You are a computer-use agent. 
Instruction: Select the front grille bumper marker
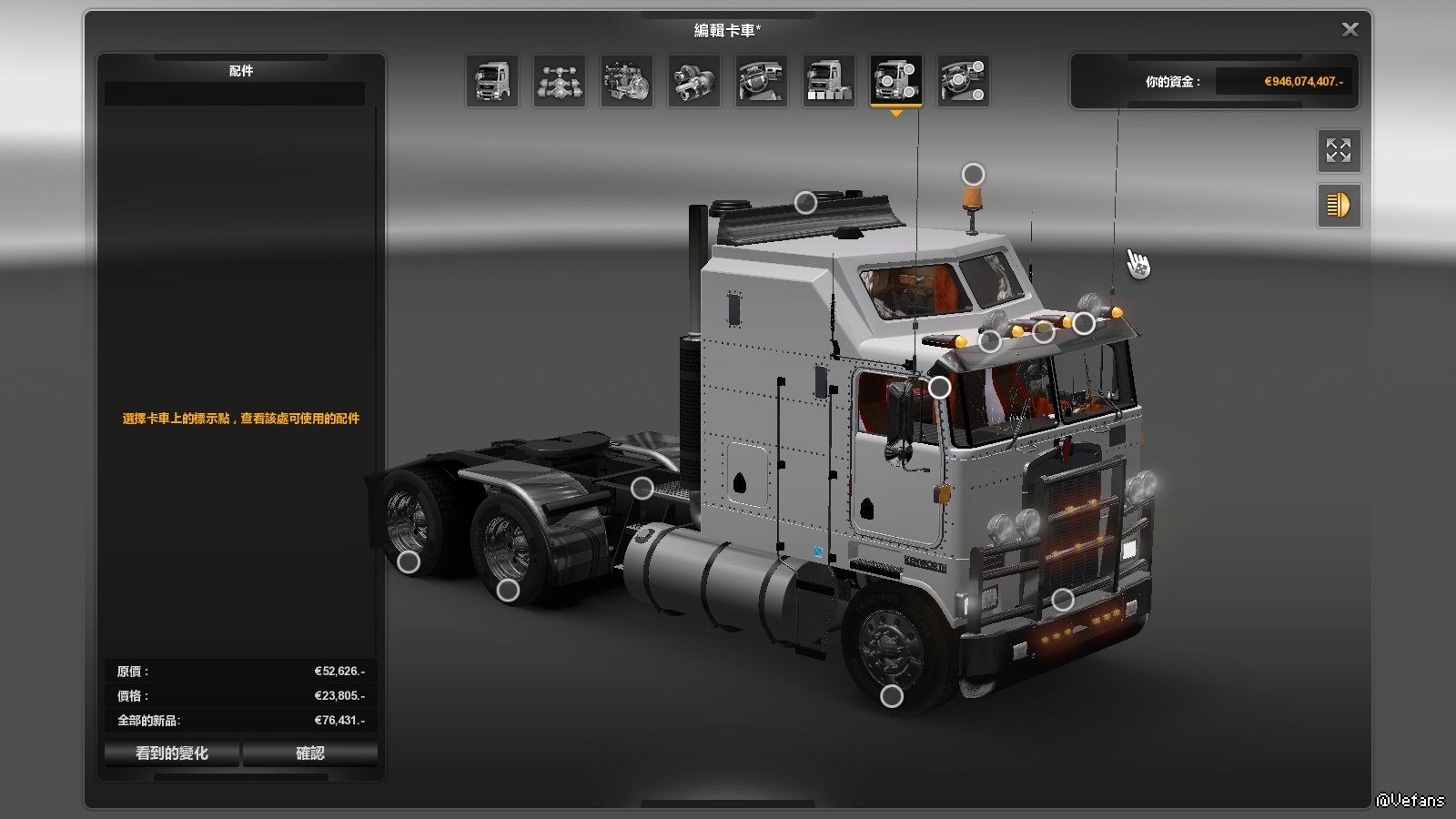point(1062,600)
